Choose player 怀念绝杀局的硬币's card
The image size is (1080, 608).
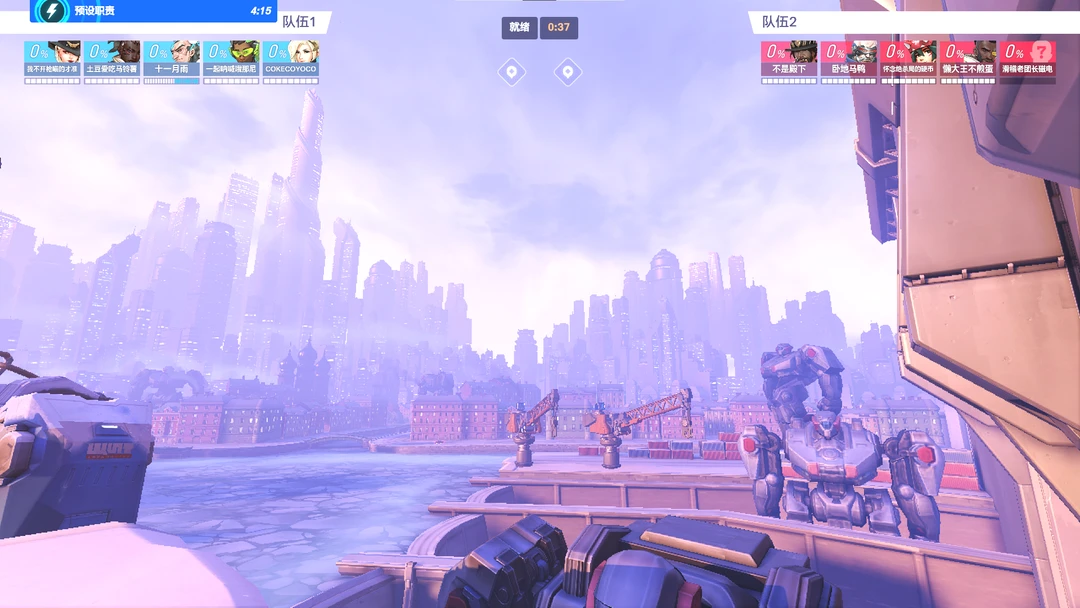(908, 61)
